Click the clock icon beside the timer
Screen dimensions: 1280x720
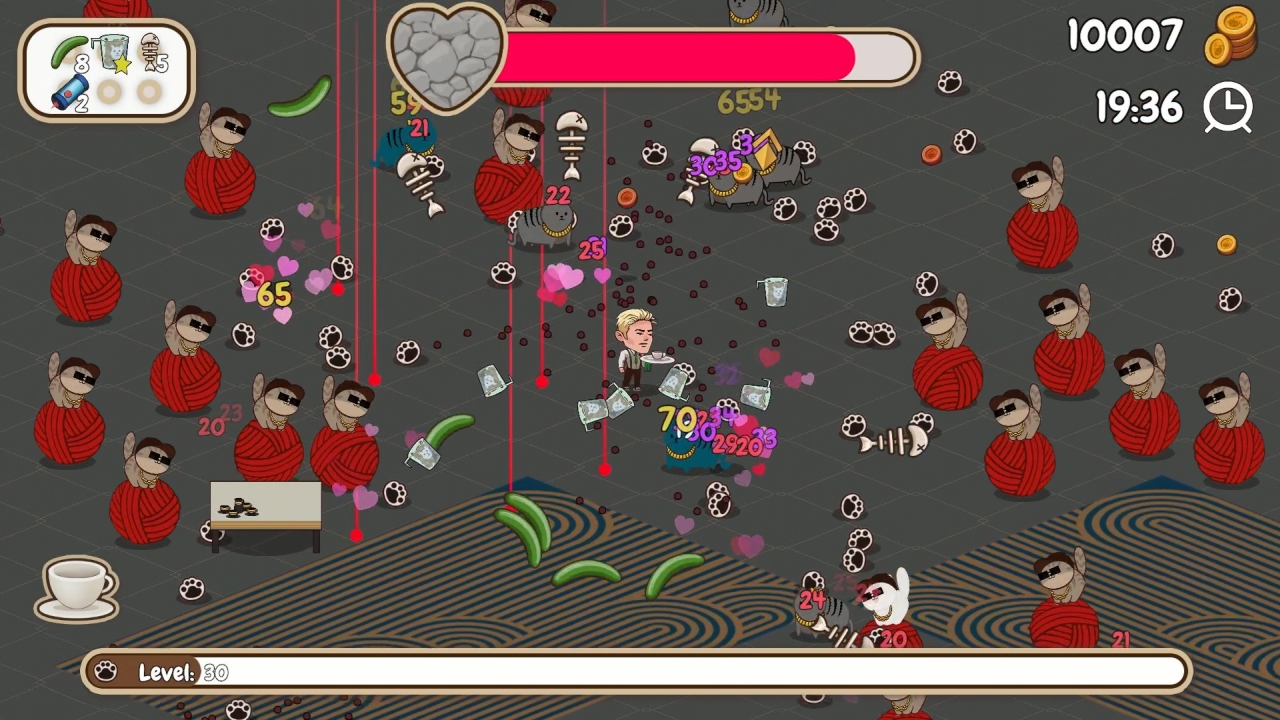click(1229, 108)
